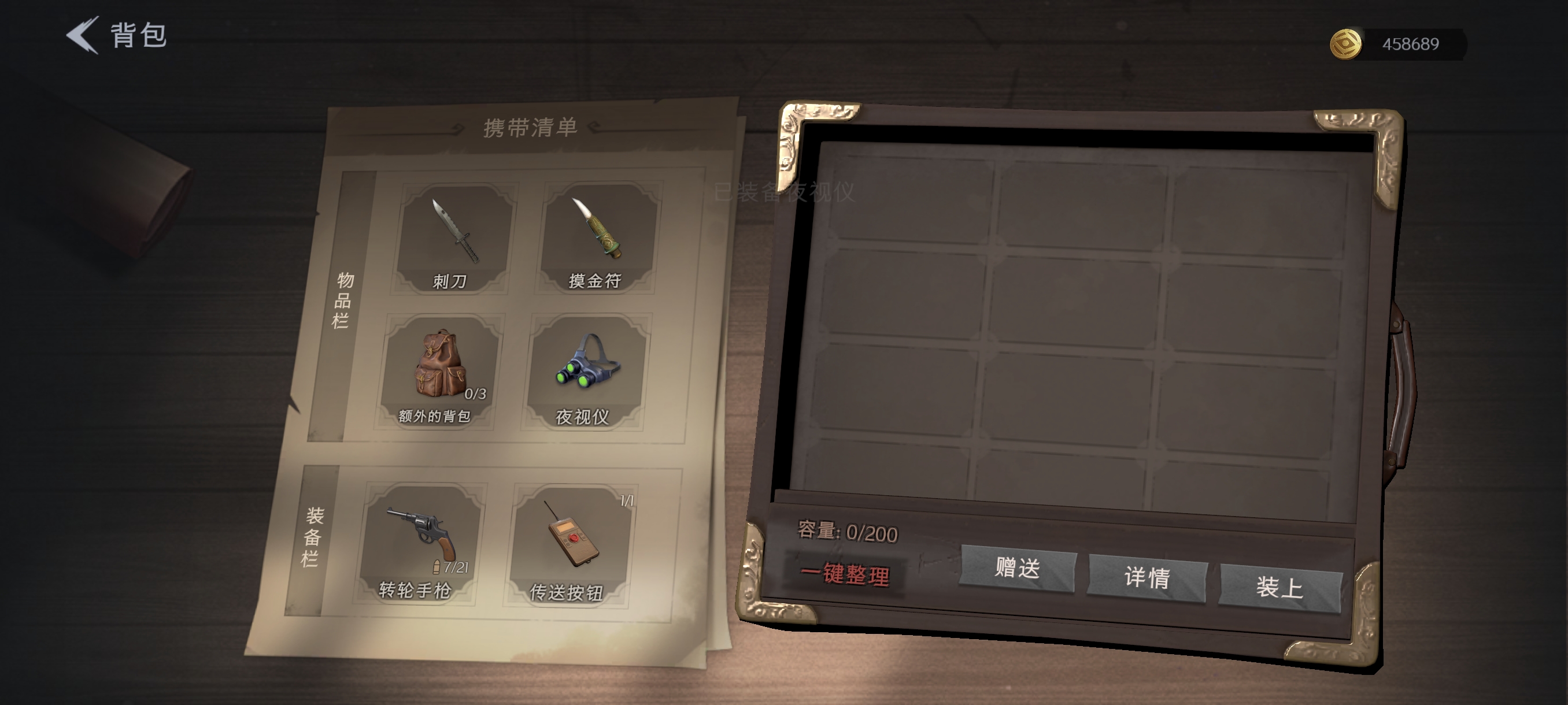Screen dimensions: 1568x705
Task: Go back from the 背包 screen
Action: 83,35
